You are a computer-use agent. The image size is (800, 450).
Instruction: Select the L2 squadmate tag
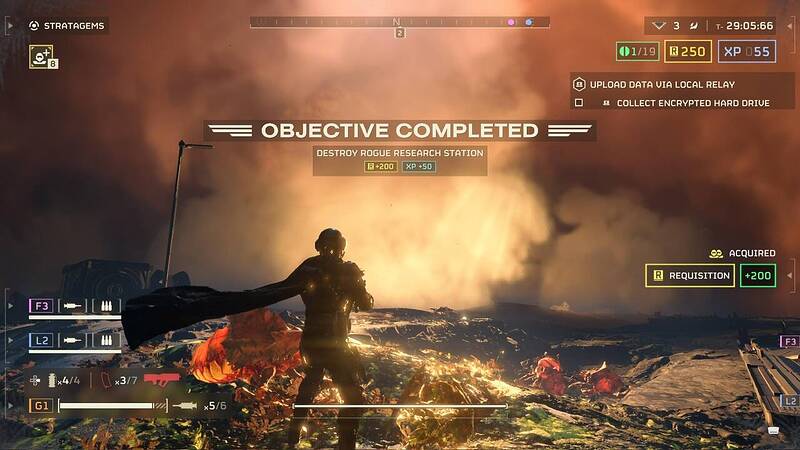[x=41, y=340]
